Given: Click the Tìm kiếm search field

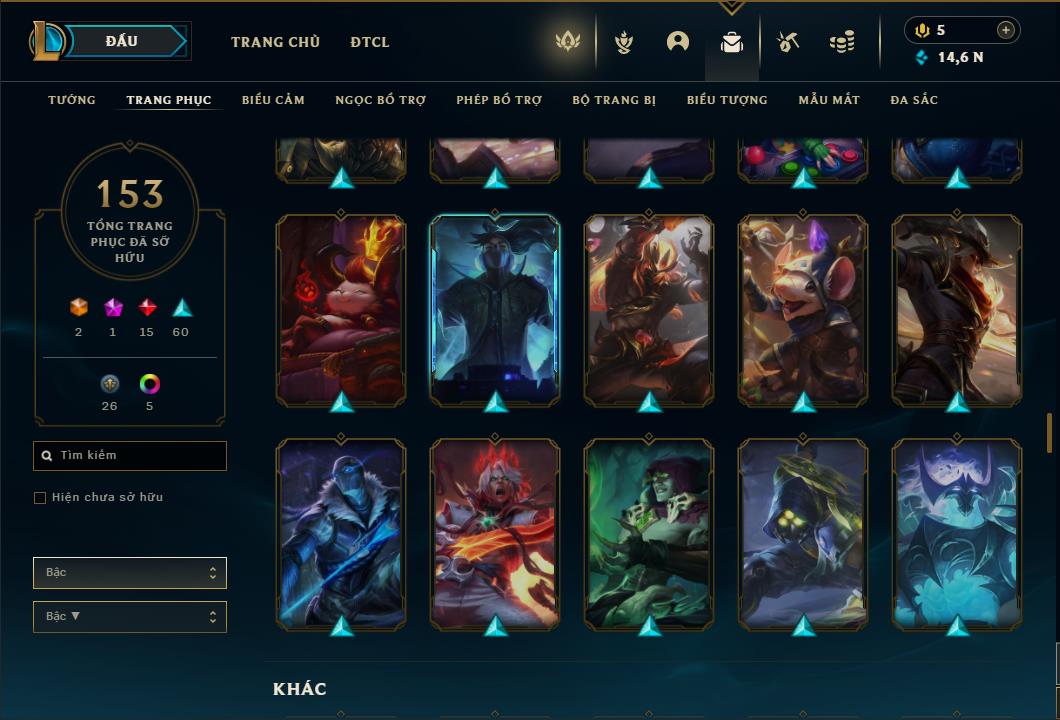Looking at the screenshot, I should click(130, 456).
